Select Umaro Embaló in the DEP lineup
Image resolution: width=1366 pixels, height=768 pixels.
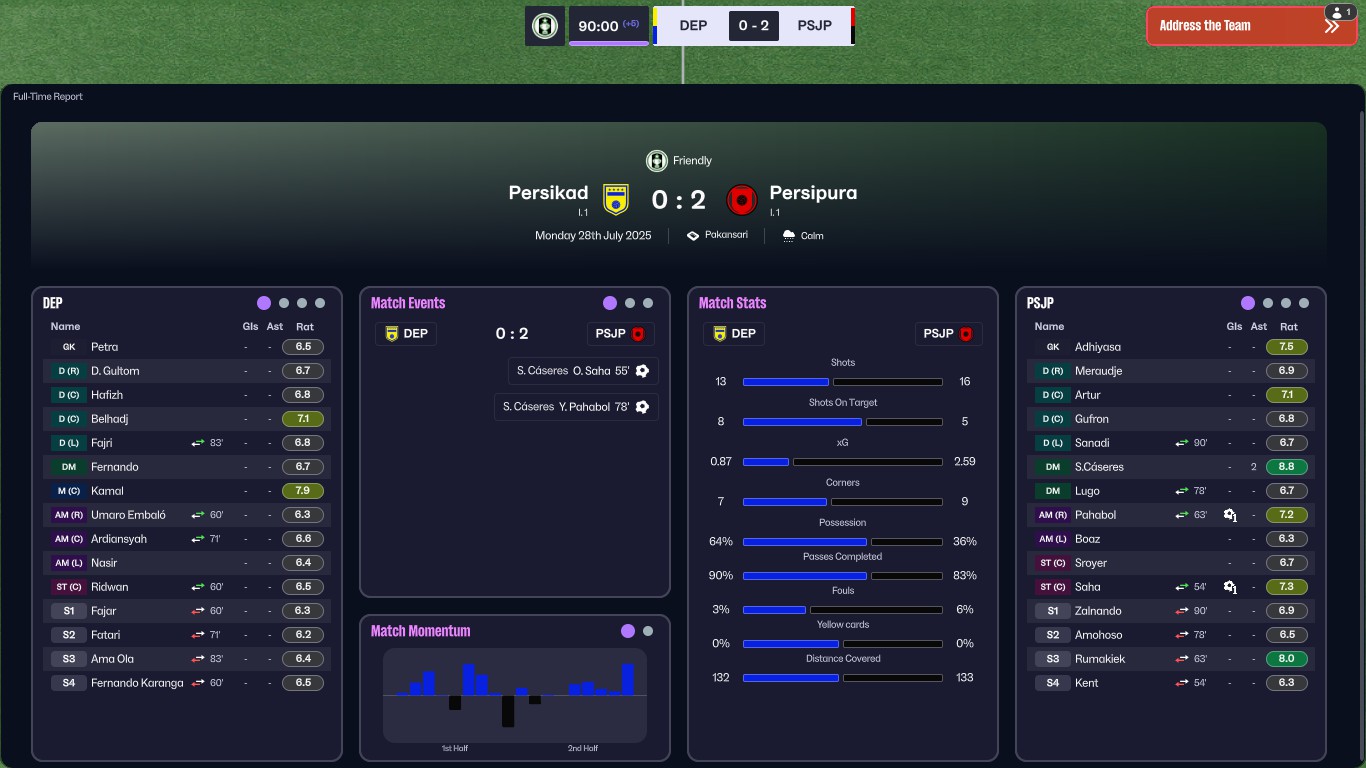[128, 515]
